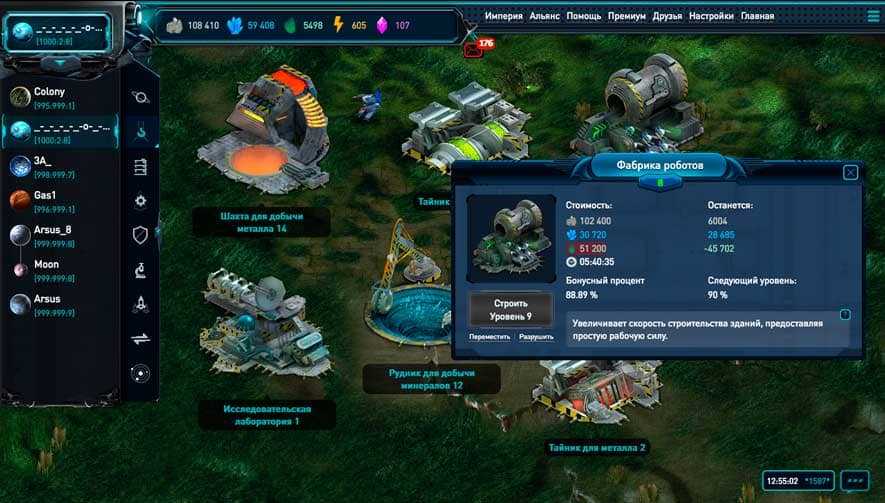Click the question mark help icon
Image resolution: width=885 pixels, height=503 pixels.
click(x=845, y=315)
